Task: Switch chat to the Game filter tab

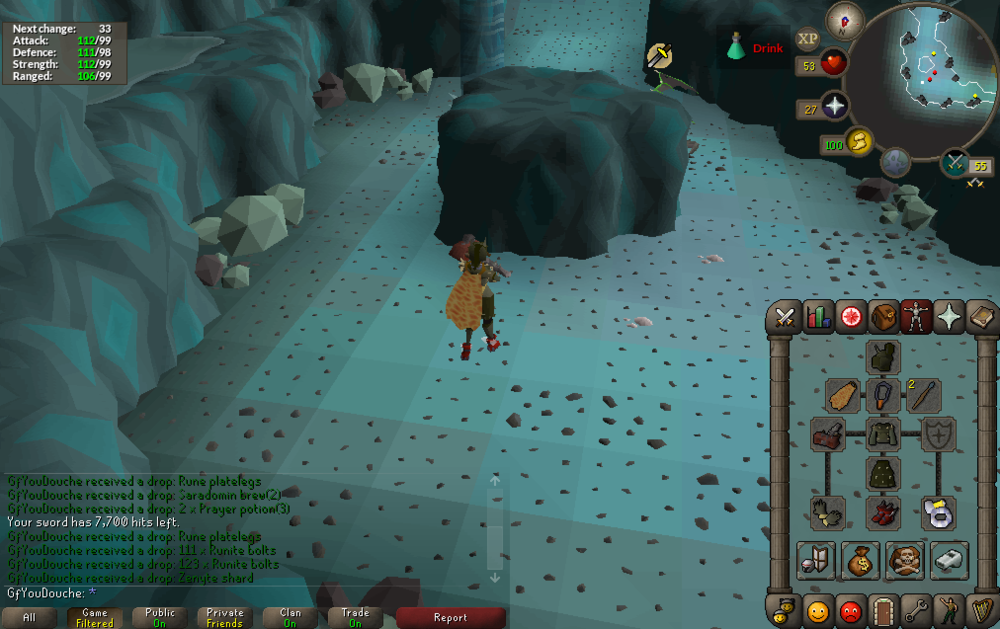Action: pyautogui.click(x=95, y=618)
